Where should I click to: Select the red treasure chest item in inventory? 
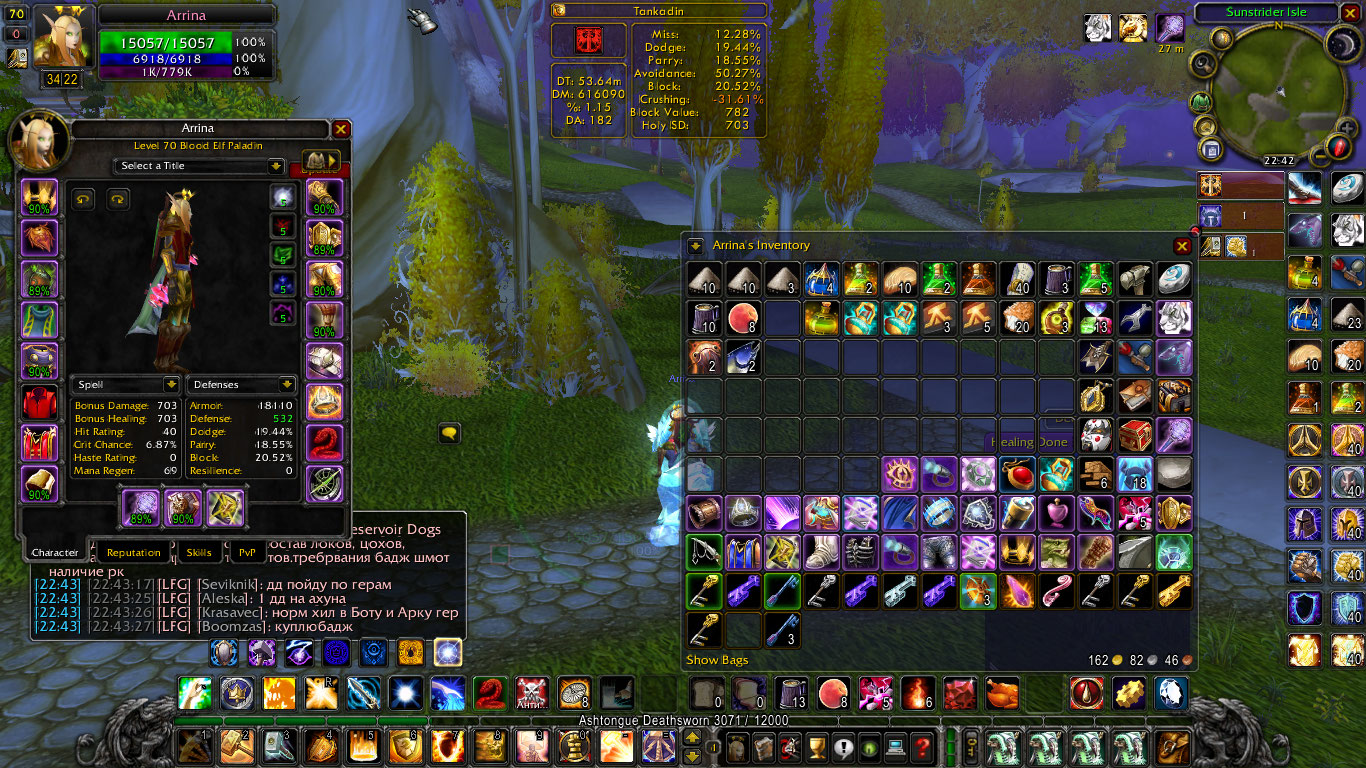click(1136, 436)
